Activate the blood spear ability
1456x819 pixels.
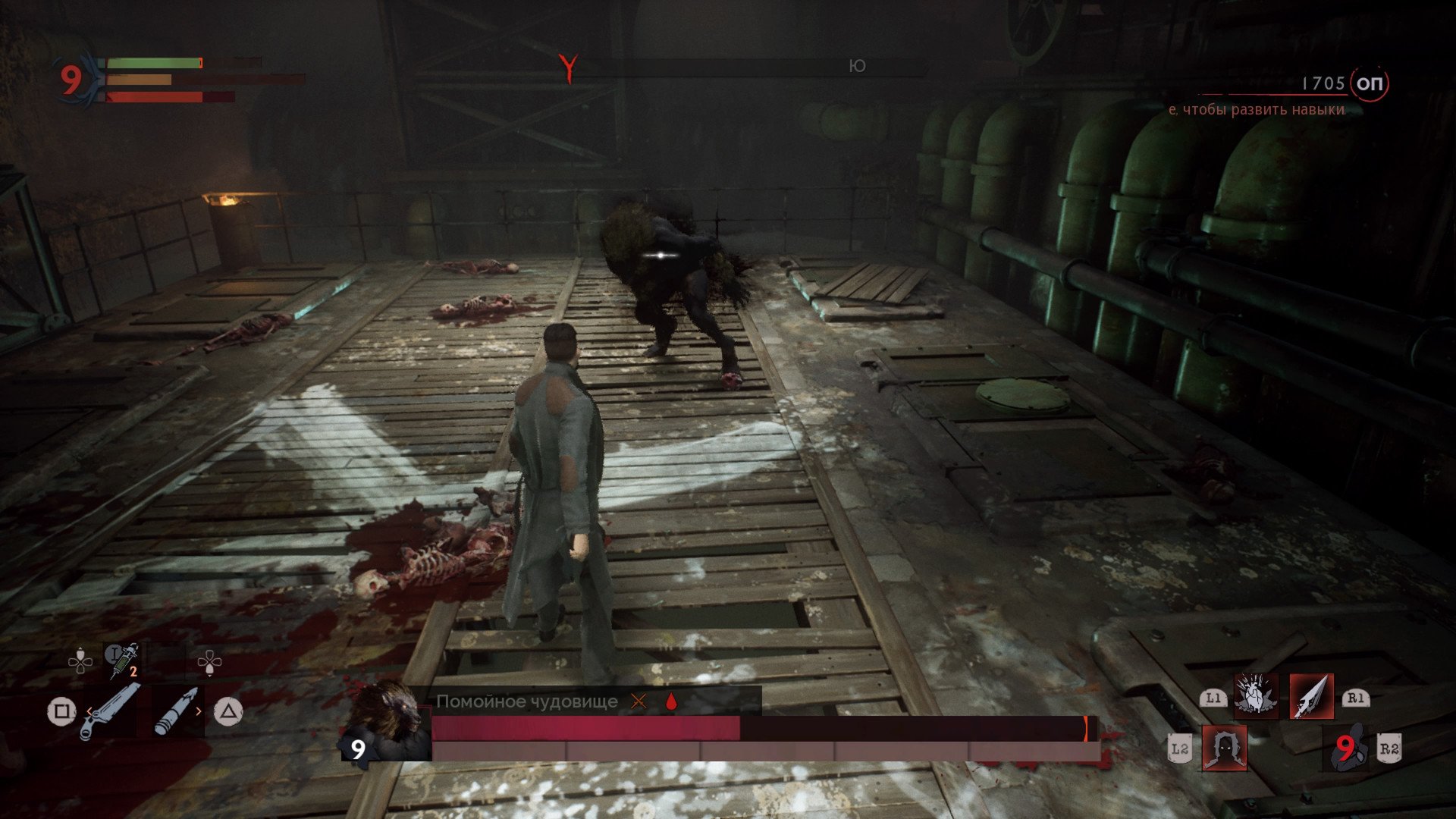tap(1311, 696)
